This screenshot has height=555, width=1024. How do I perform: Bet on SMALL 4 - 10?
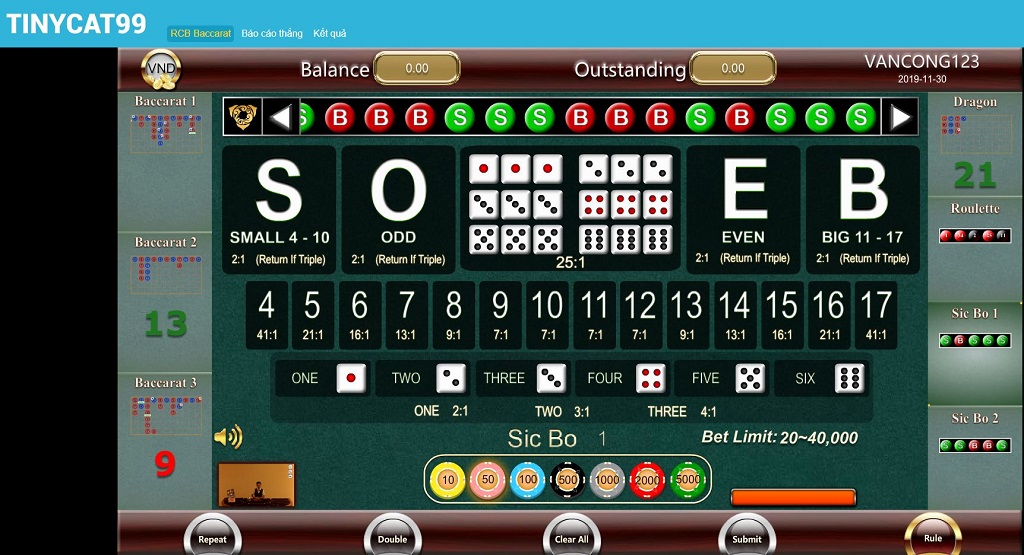point(279,208)
